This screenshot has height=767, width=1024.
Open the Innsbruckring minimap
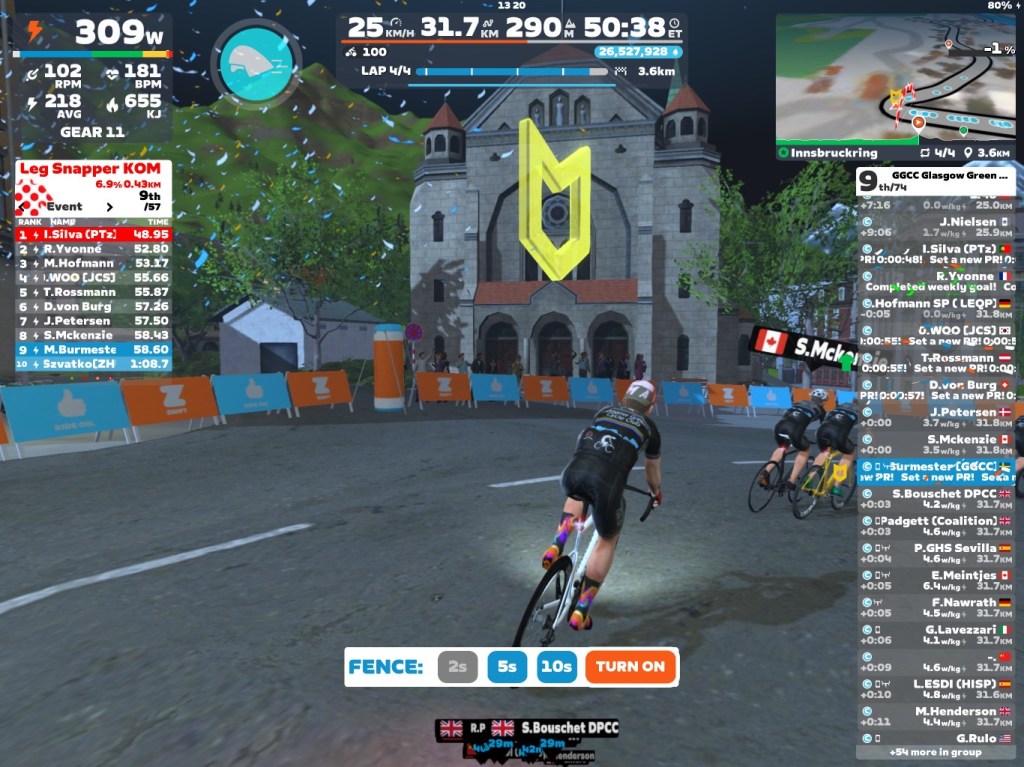894,82
